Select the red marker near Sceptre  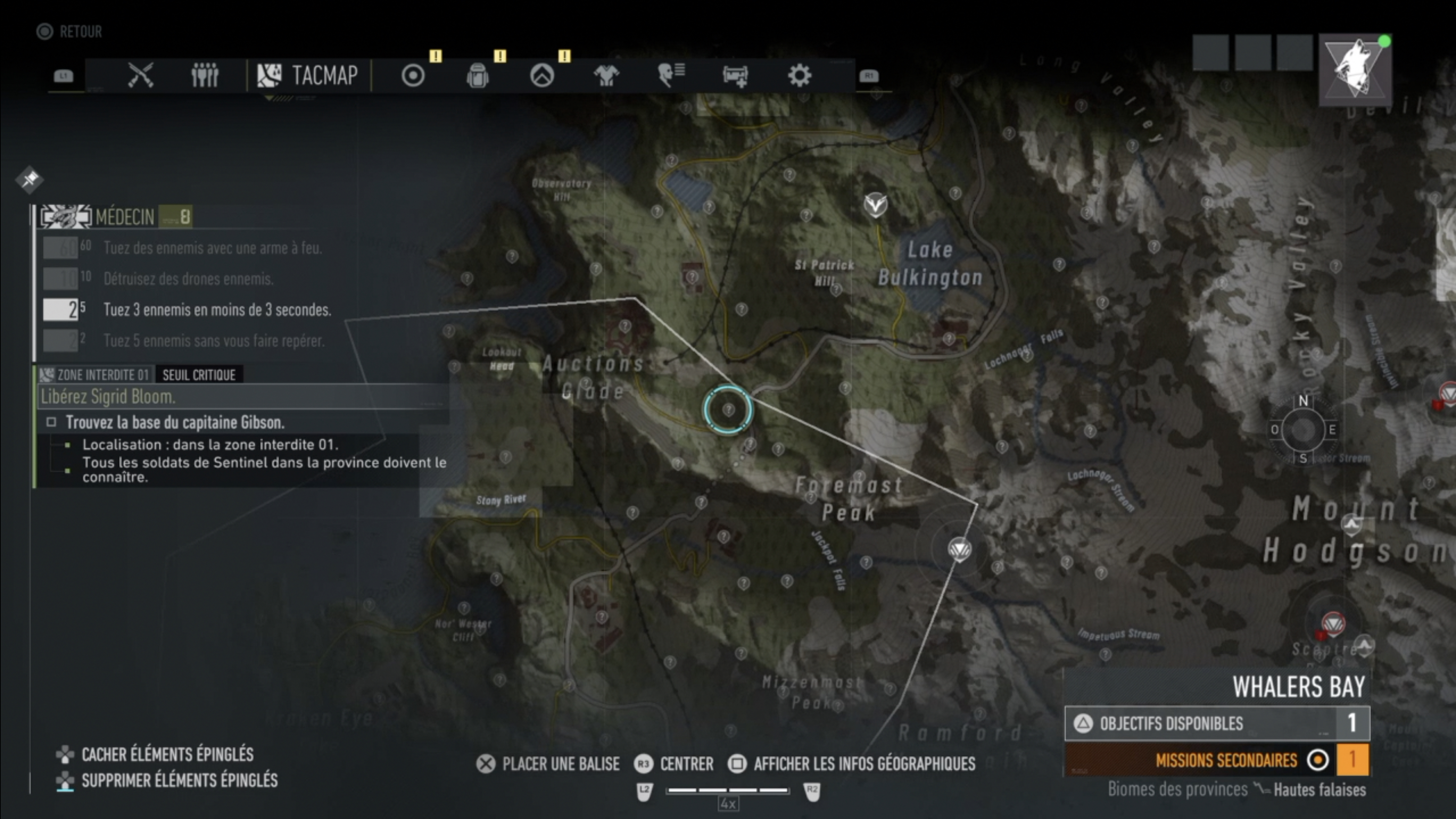point(1333,624)
